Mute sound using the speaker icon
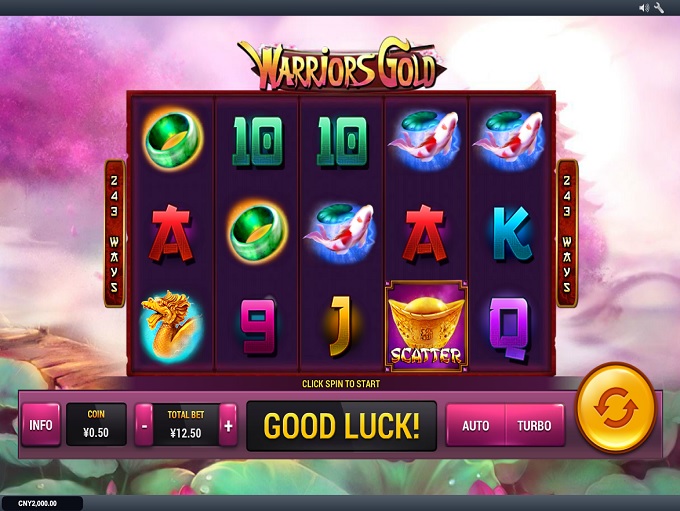 point(644,7)
